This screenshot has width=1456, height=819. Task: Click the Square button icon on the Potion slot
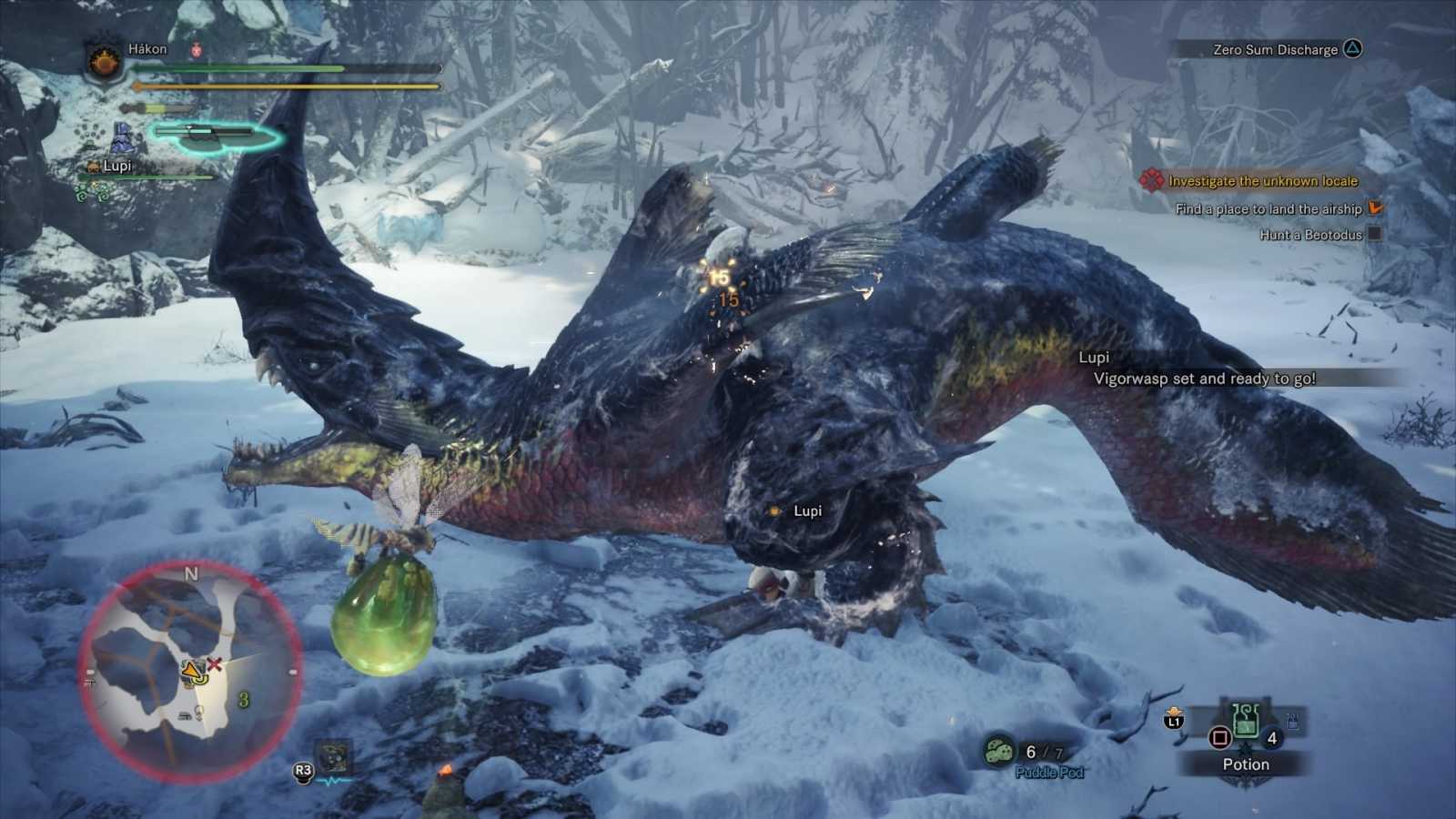pos(1218,738)
